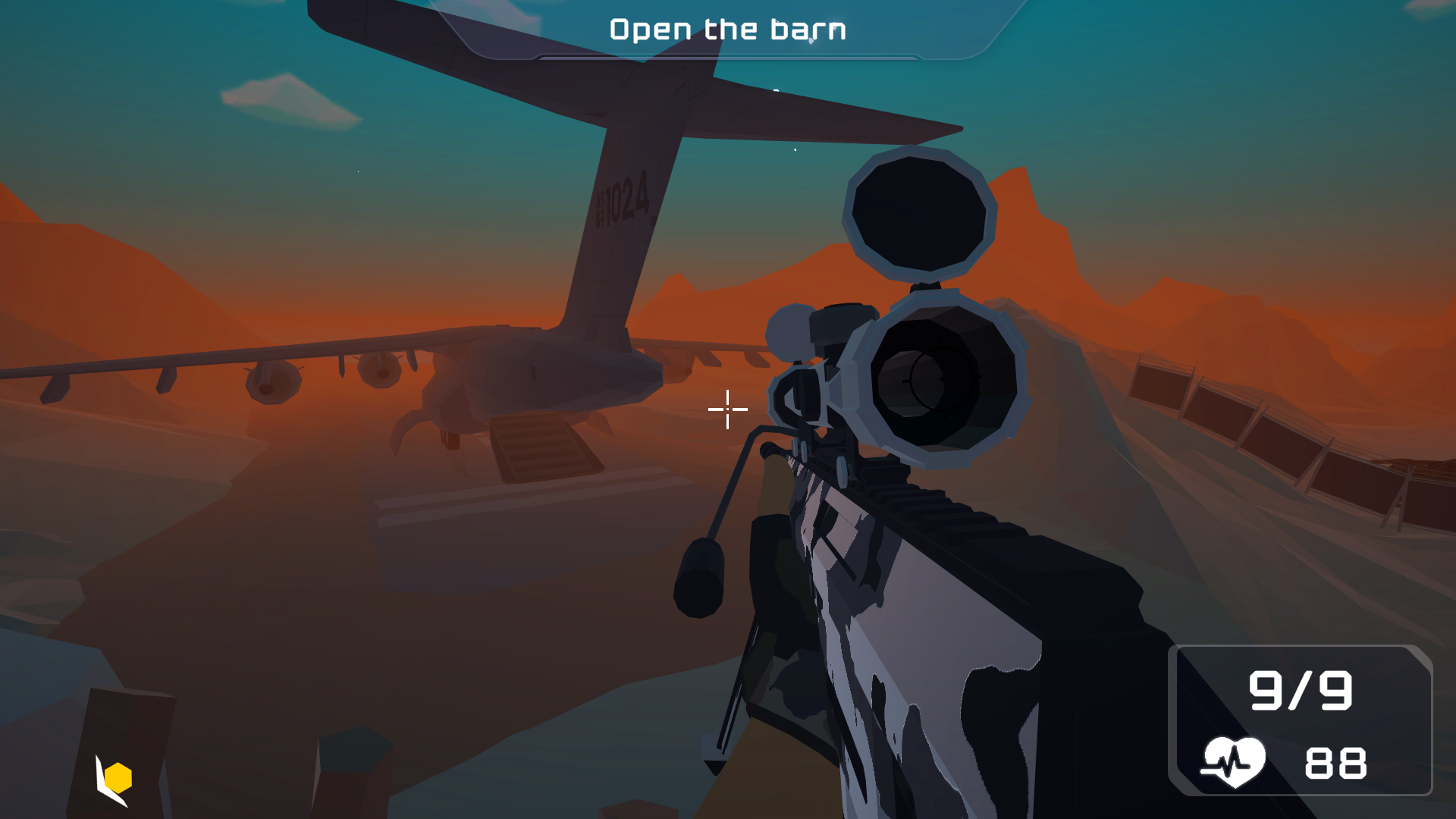Image resolution: width=1456 pixels, height=819 pixels.
Task: Click the HUD status panel bottom right
Action: pos(1301,720)
